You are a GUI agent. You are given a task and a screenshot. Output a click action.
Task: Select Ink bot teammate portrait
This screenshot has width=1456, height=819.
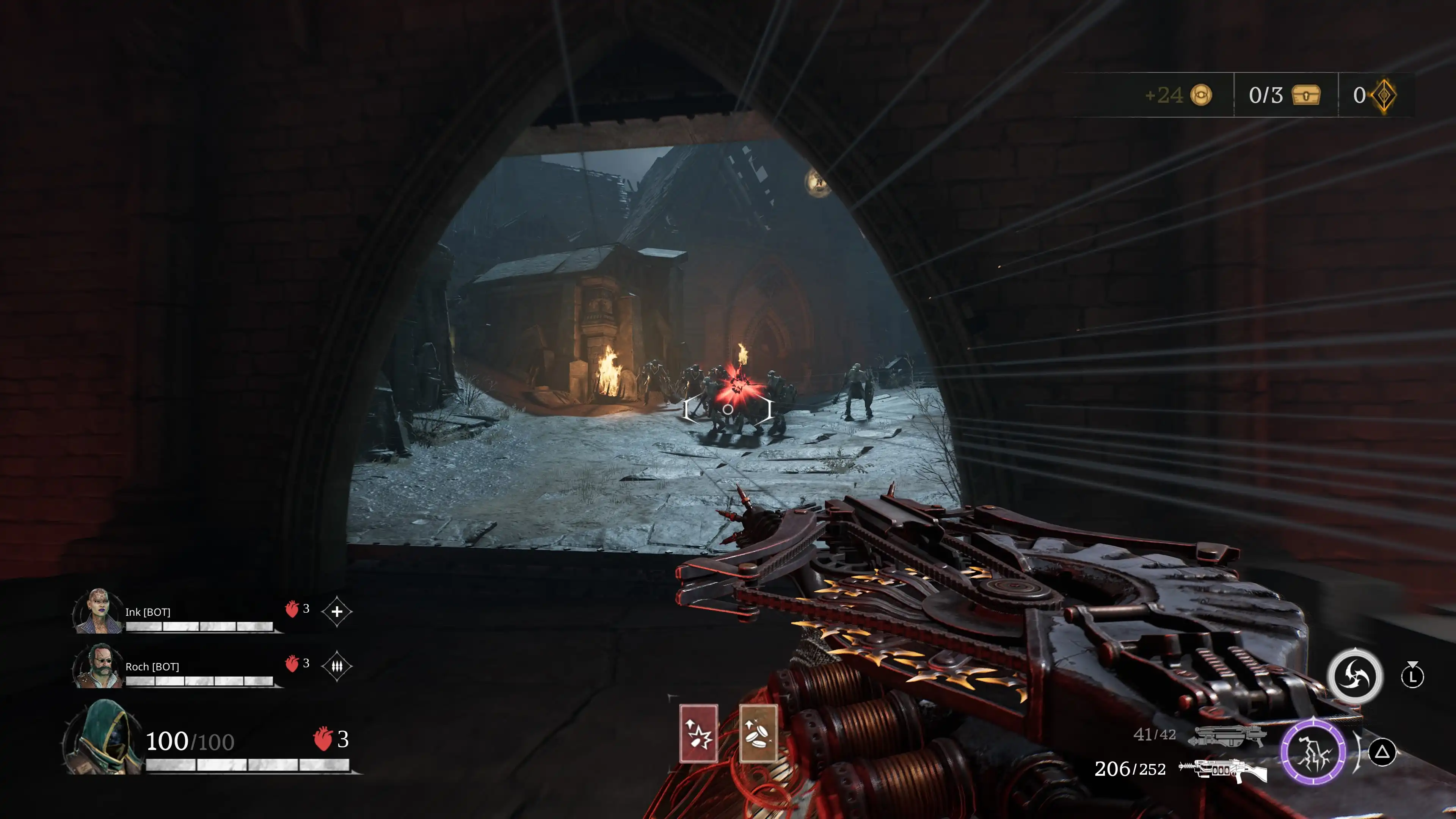pyautogui.click(x=98, y=611)
